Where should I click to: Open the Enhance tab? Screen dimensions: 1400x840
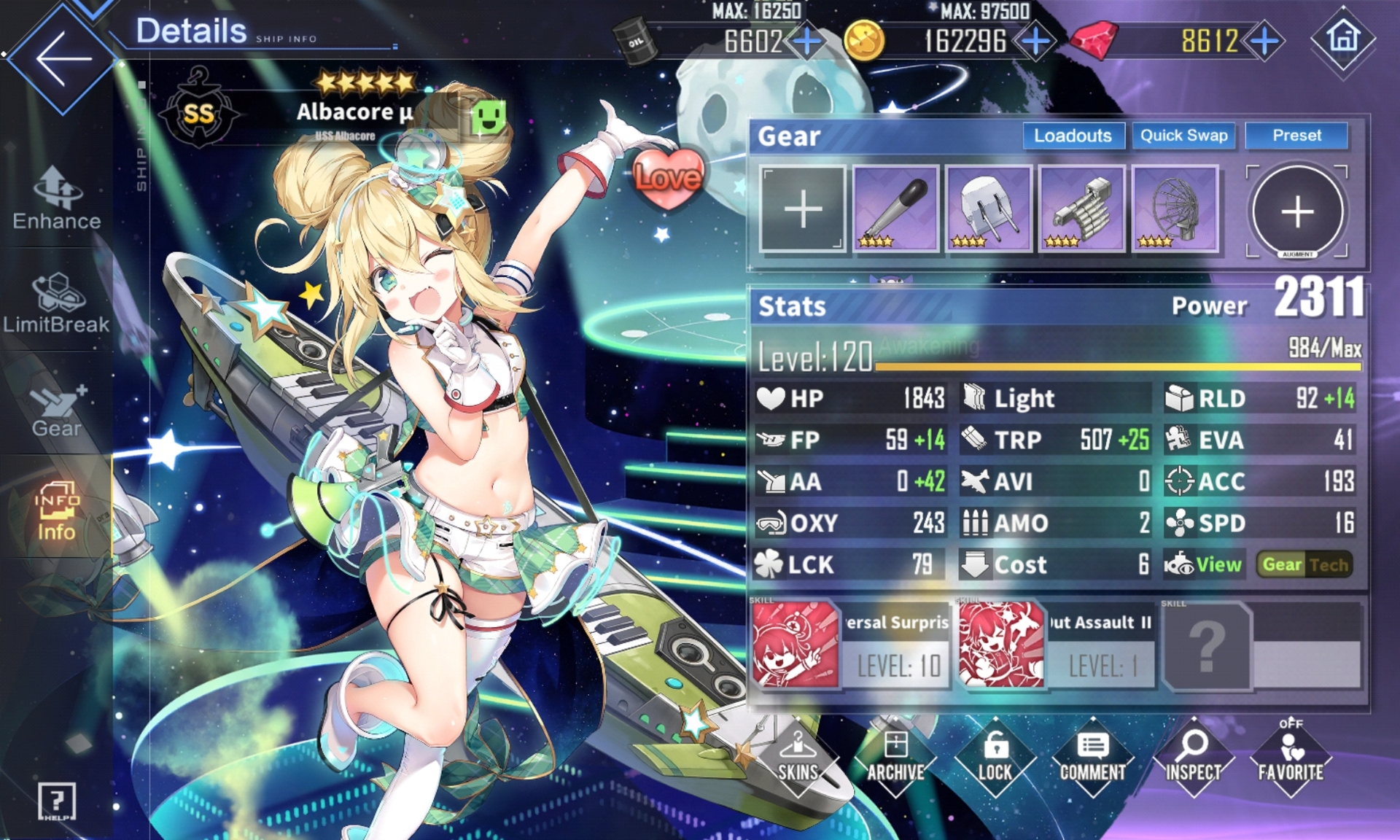point(57,198)
